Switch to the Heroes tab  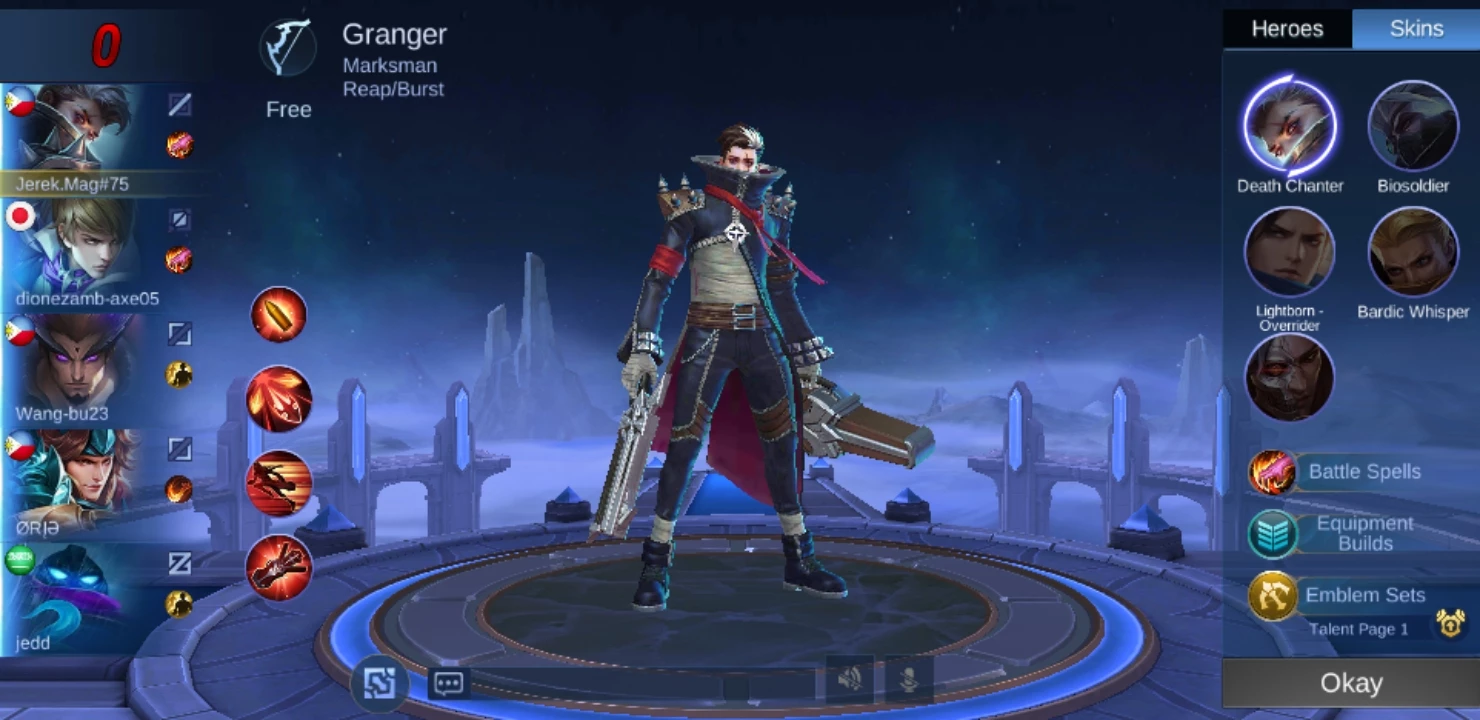1287,29
